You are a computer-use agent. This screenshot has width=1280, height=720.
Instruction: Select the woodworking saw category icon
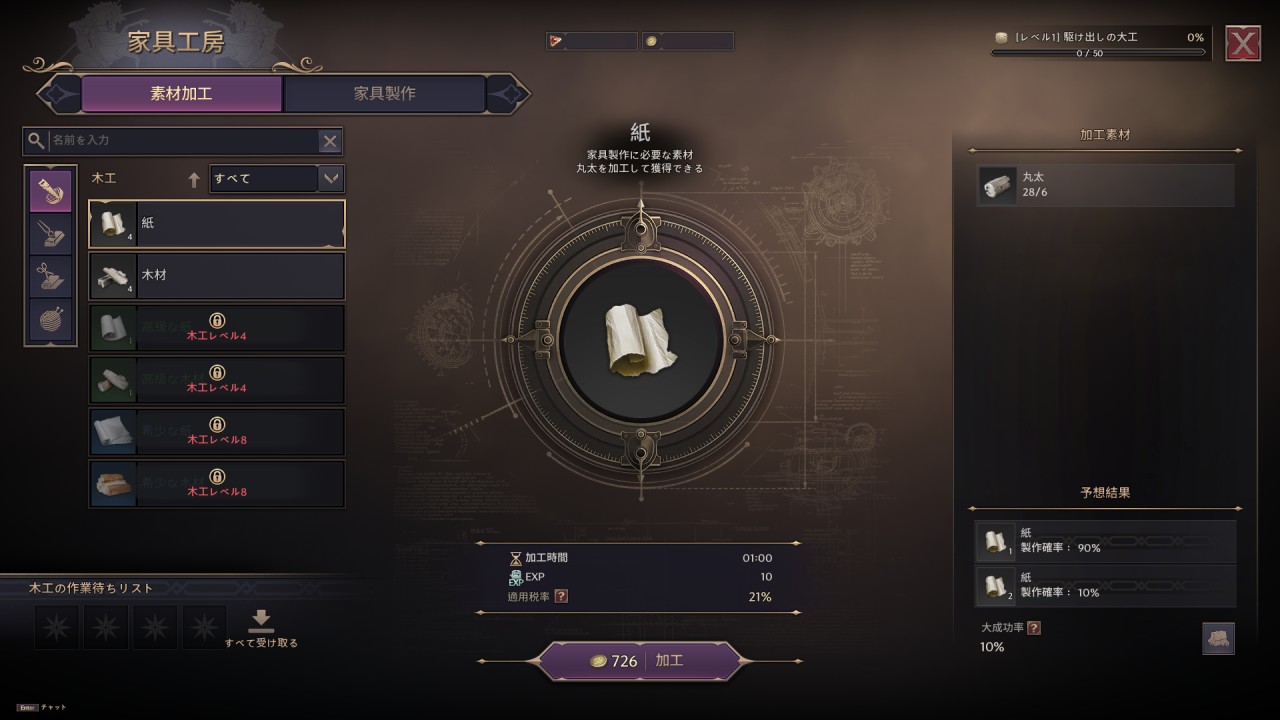click(x=50, y=190)
